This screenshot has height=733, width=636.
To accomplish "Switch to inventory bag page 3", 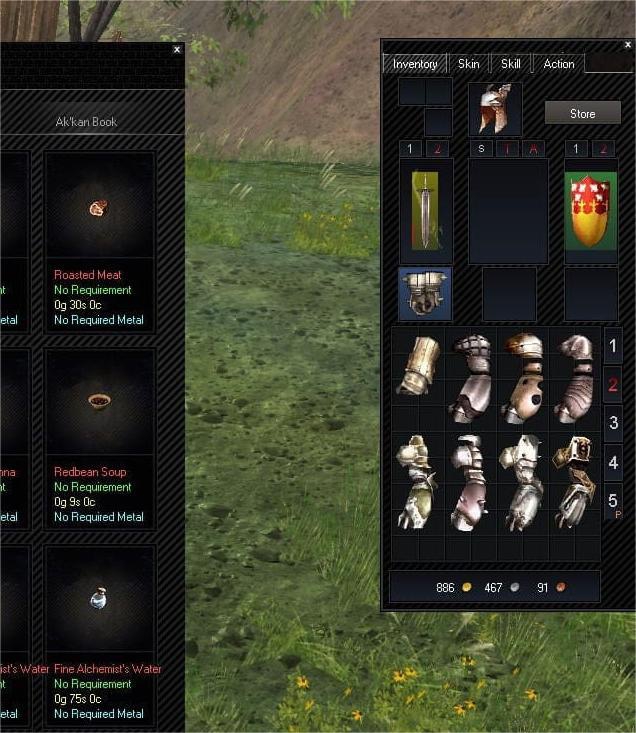I will 613,422.
